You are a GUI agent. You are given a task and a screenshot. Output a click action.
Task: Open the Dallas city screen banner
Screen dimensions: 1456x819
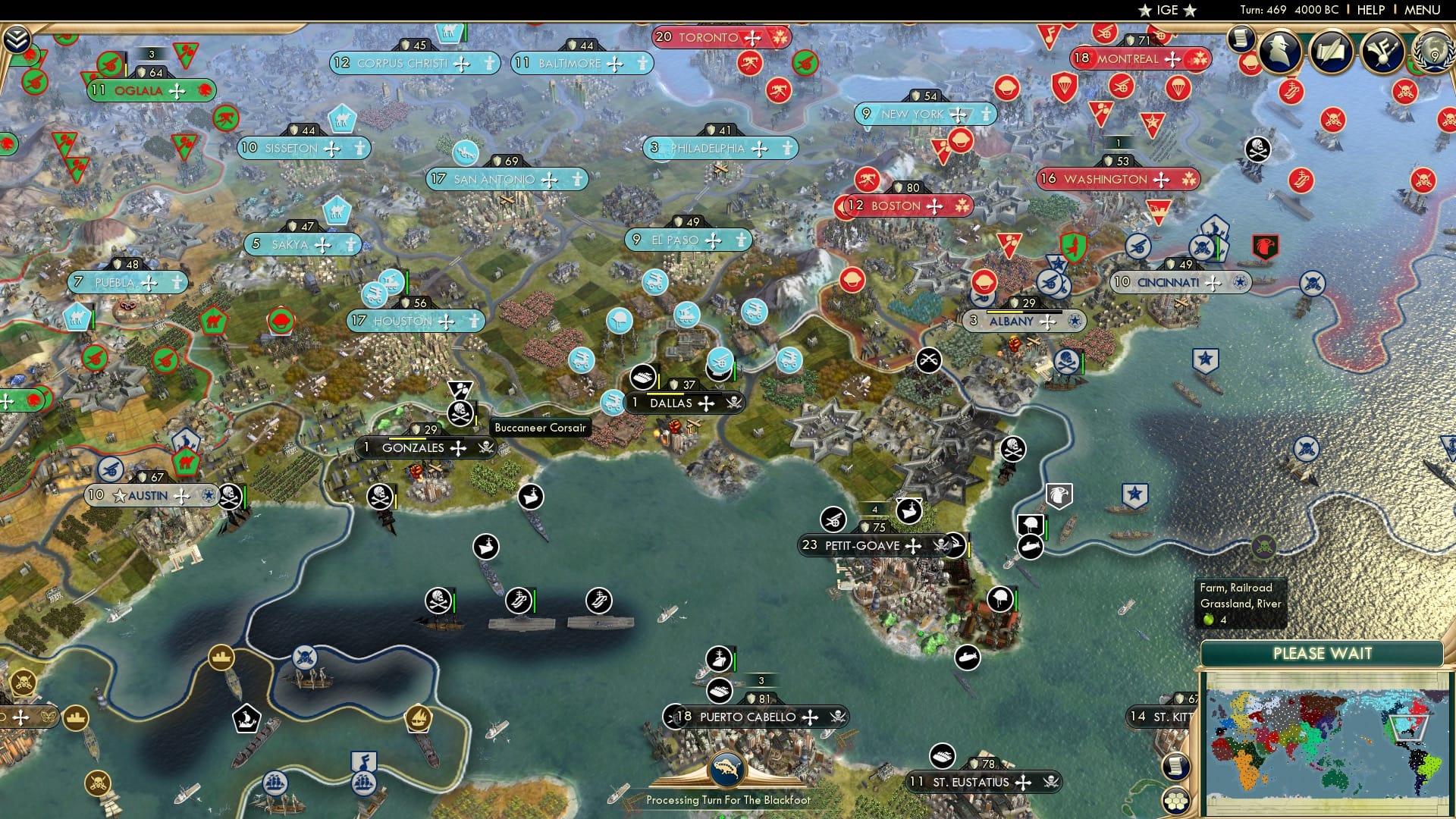pyautogui.click(x=673, y=403)
